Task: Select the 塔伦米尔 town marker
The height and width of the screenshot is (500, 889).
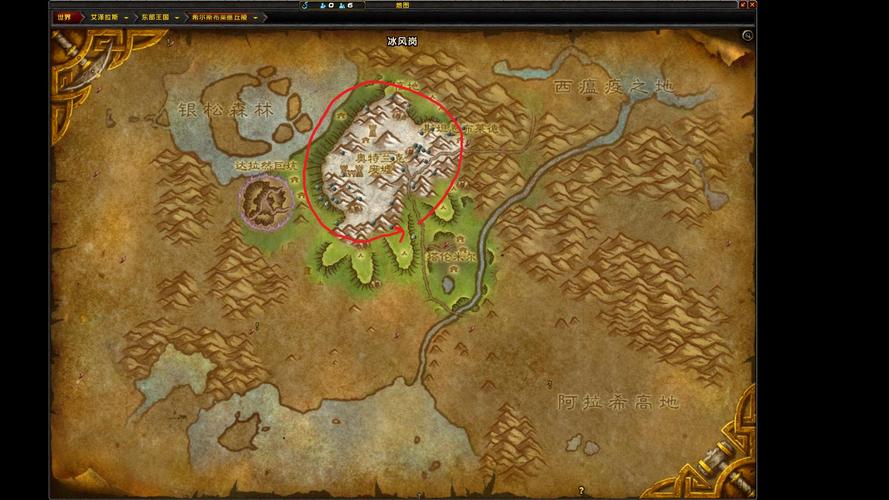Action: [453, 256]
